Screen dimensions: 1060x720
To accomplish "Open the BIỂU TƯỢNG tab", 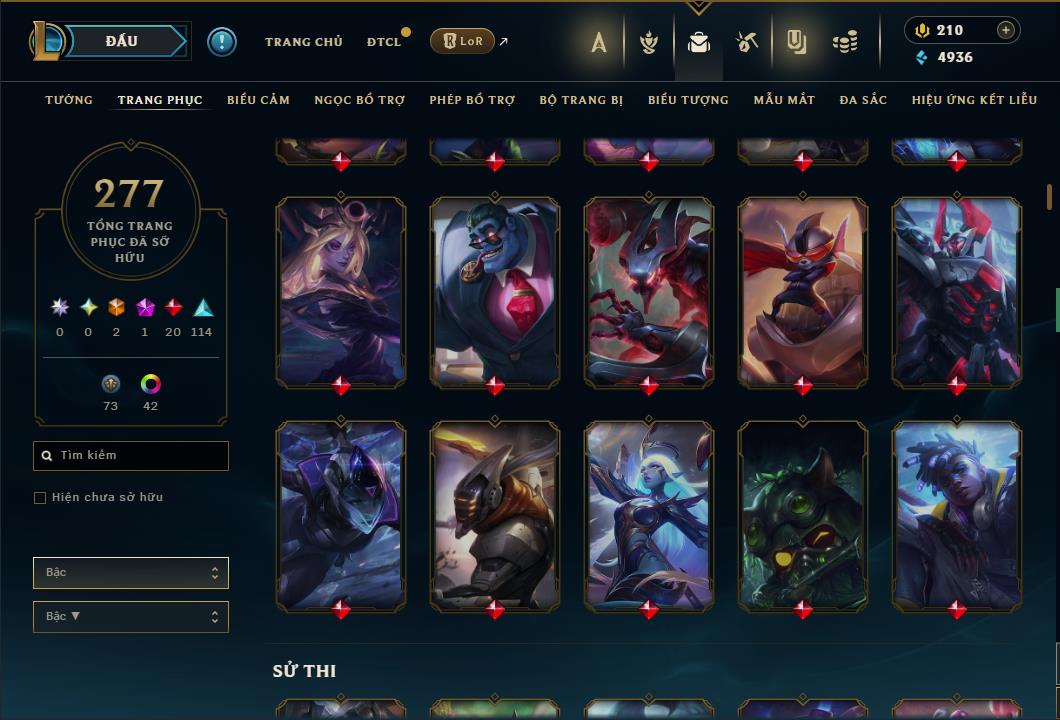I will pos(688,100).
